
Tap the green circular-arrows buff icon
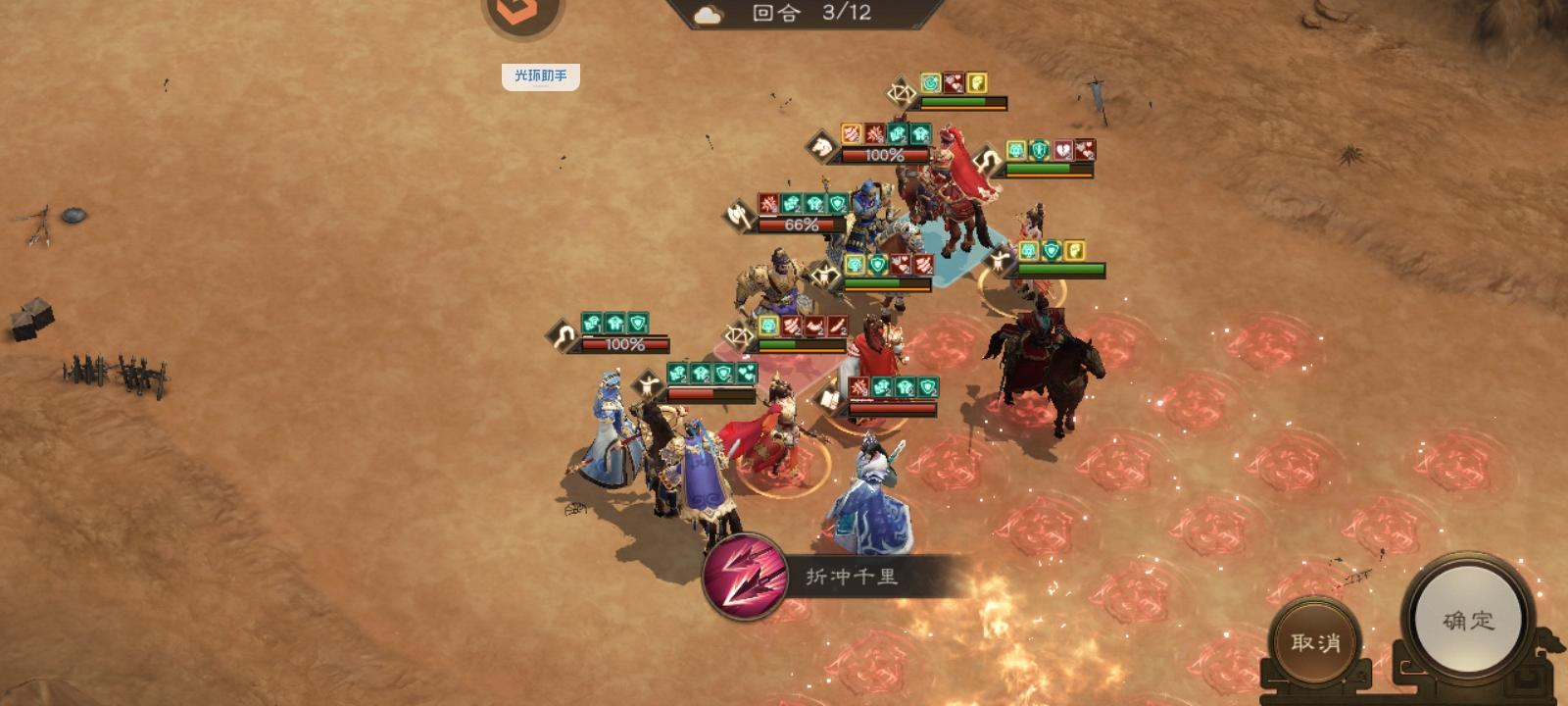tap(931, 82)
